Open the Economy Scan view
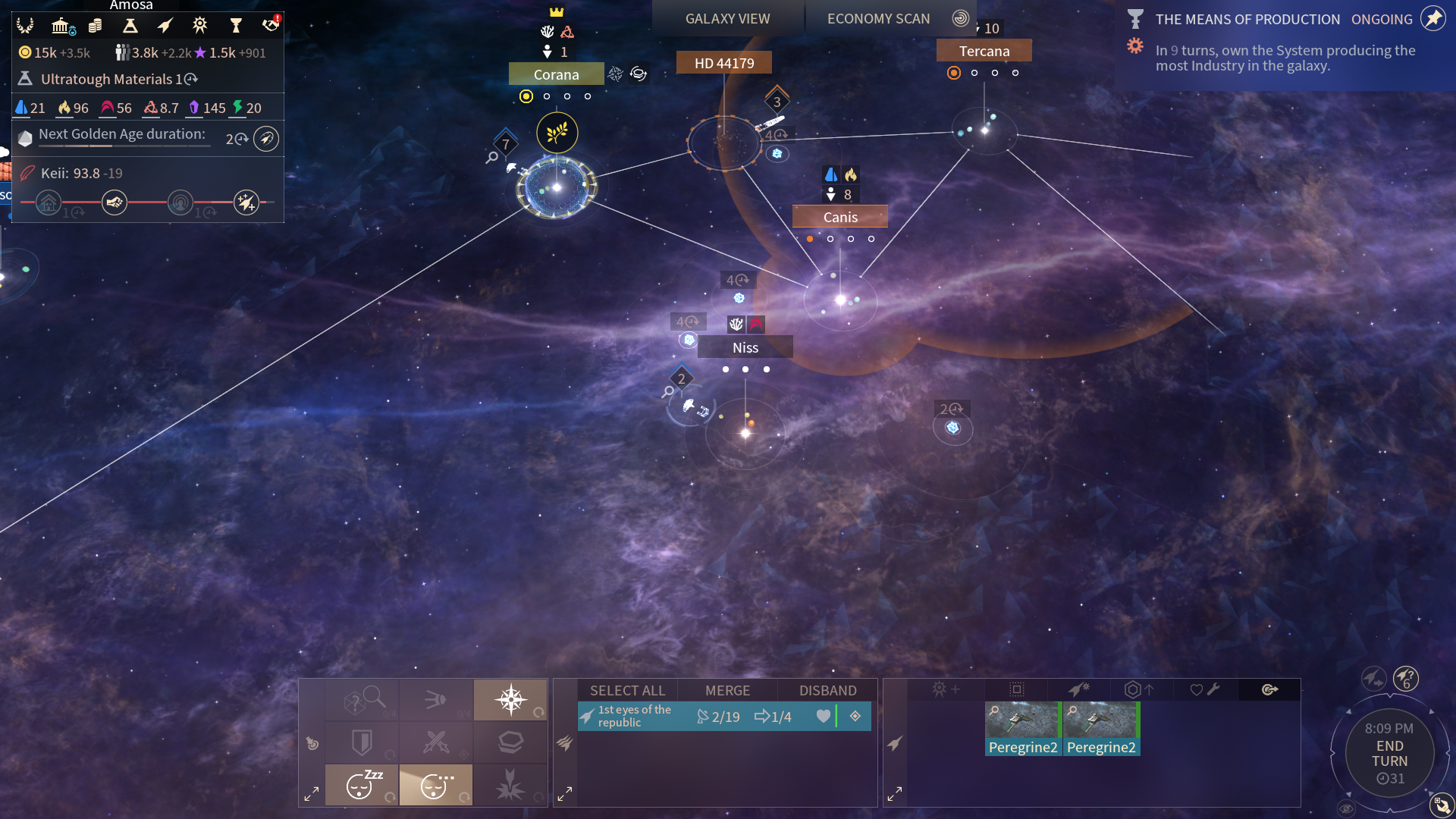 (x=878, y=19)
